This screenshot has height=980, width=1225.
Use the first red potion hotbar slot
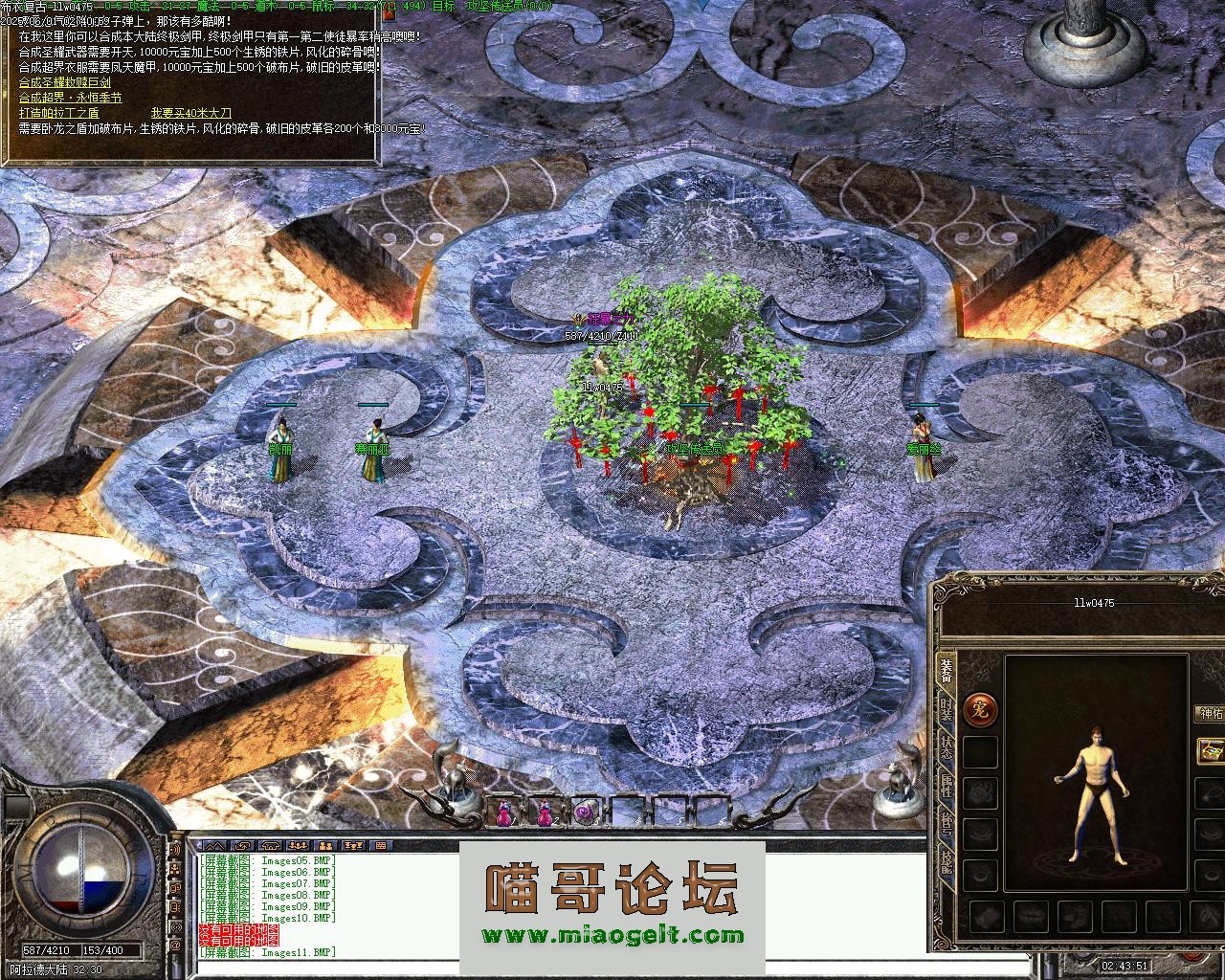pos(503,813)
